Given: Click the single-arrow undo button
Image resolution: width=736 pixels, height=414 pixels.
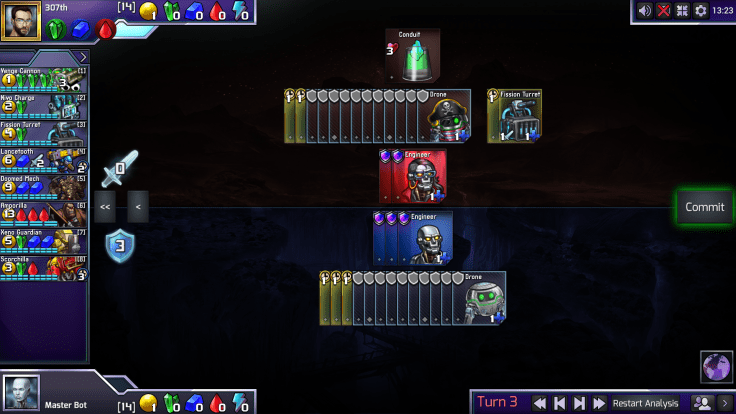Looking at the screenshot, I should (137, 207).
